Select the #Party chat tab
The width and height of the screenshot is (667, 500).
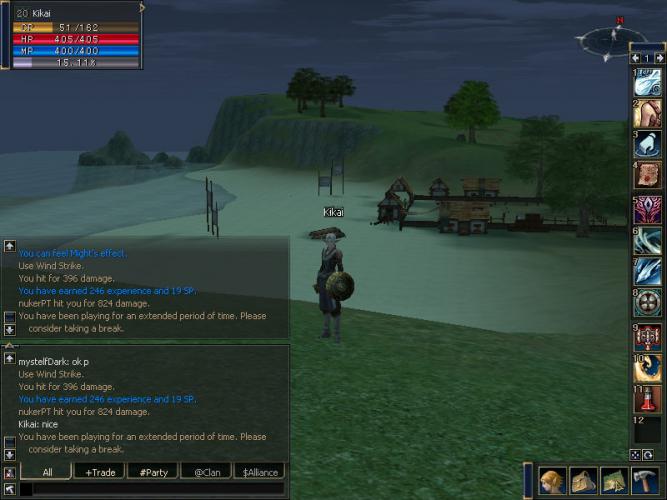tap(153, 472)
